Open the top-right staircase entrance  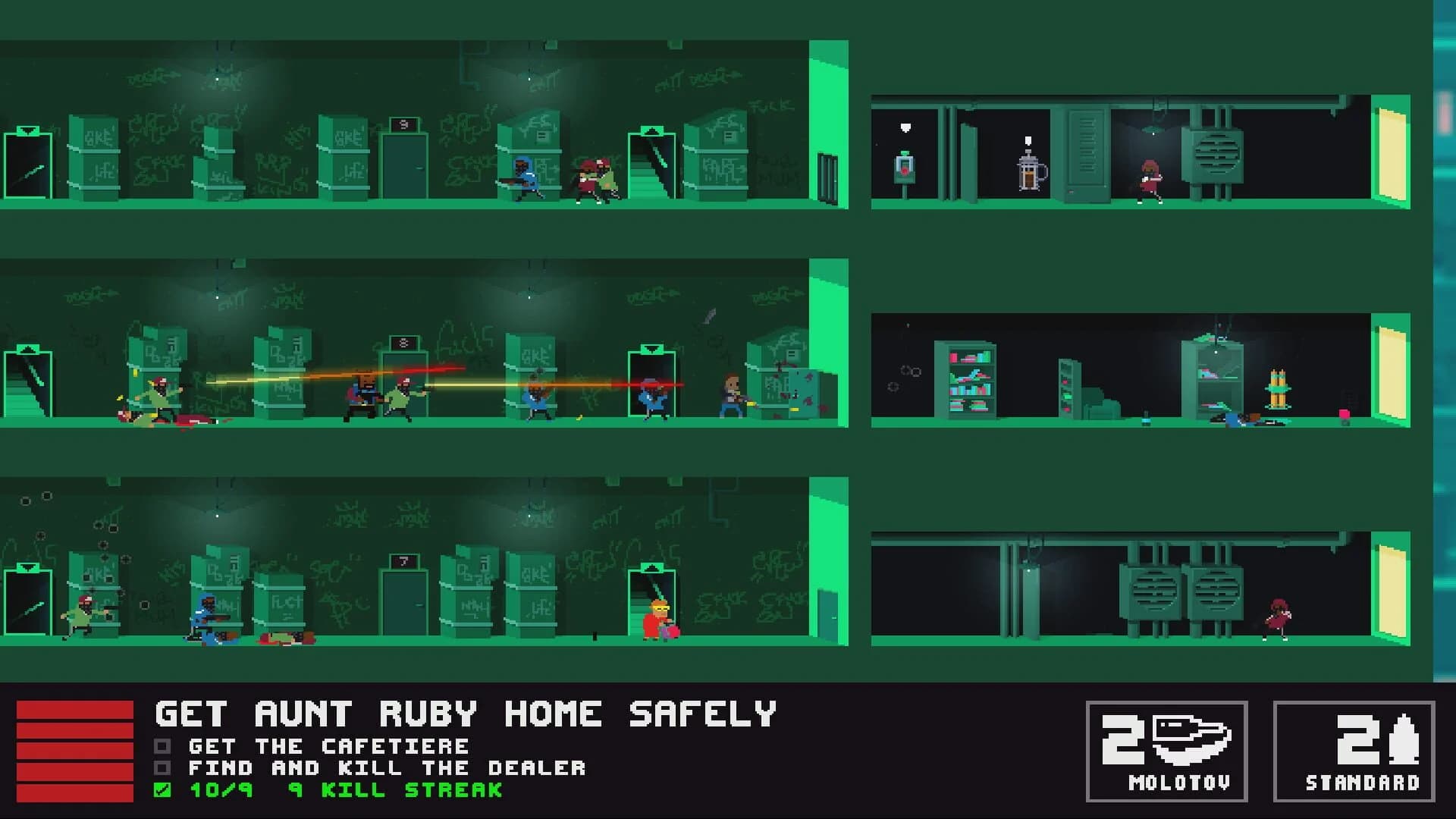click(651, 167)
